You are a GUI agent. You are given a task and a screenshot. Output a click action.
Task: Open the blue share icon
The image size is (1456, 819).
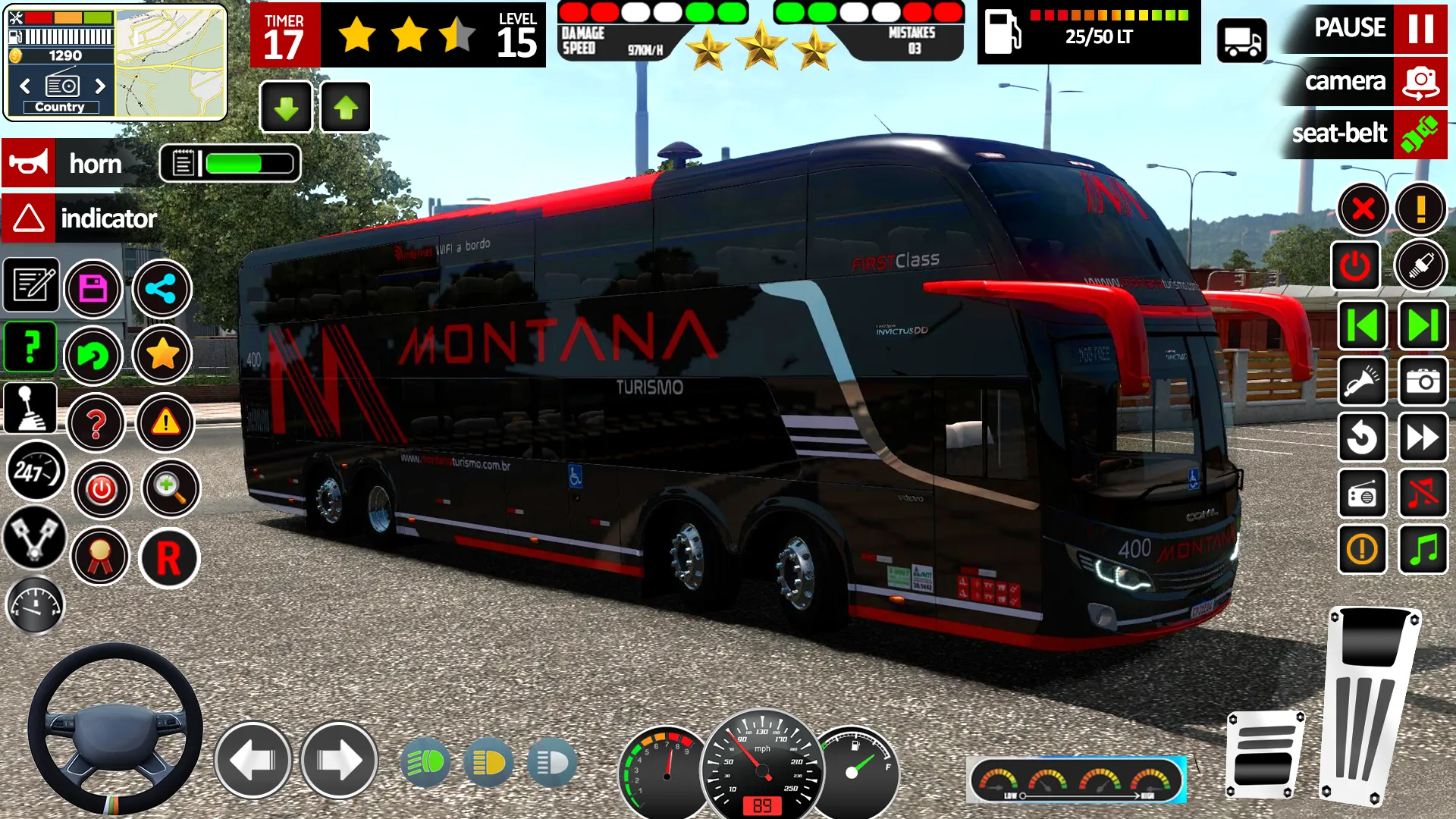pyautogui.click(x=162, y=289)
